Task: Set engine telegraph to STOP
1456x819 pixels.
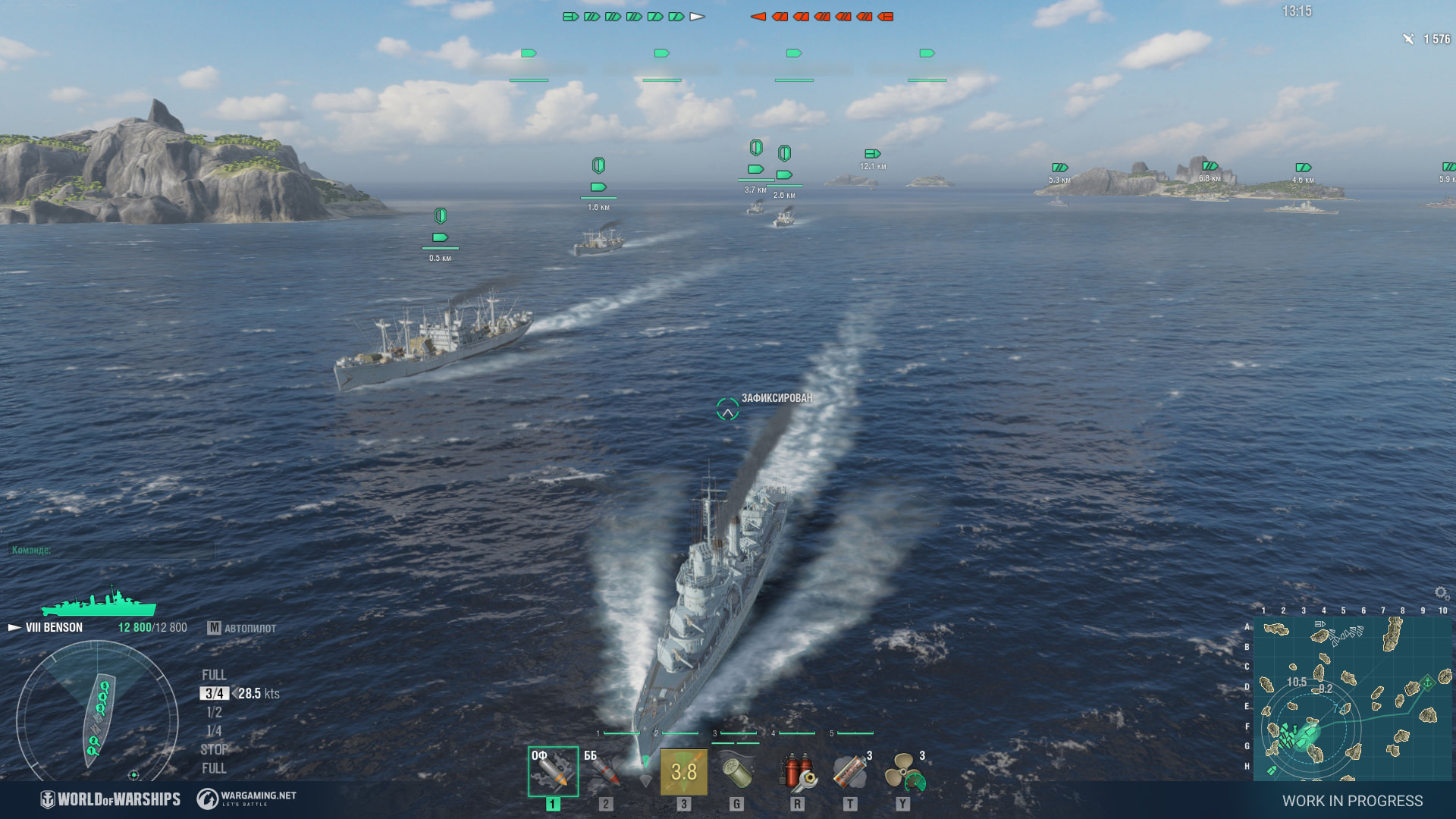Action: pos(214,749)
